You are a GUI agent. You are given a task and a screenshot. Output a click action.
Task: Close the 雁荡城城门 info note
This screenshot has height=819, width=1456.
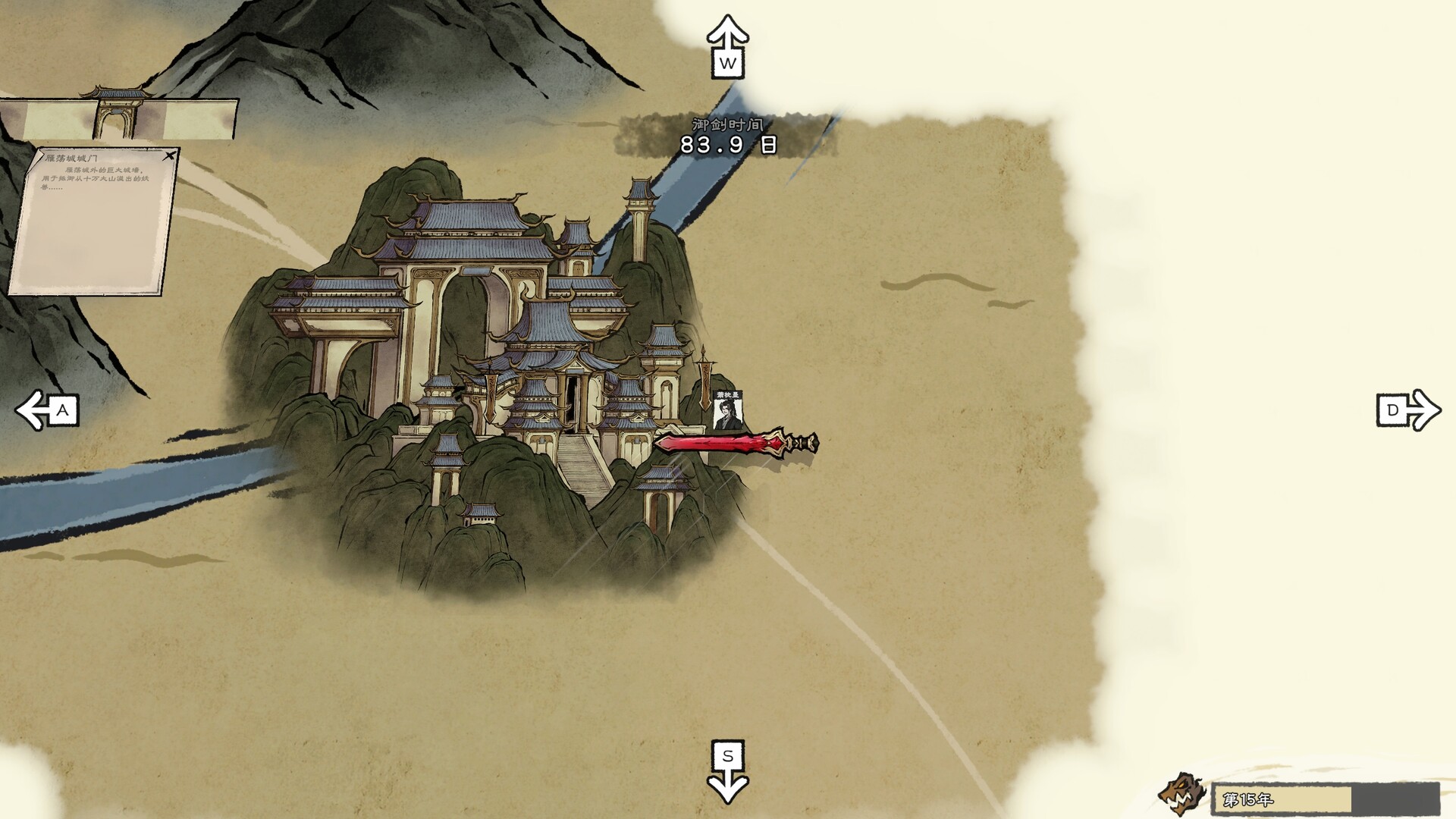[x=171, y=155]
